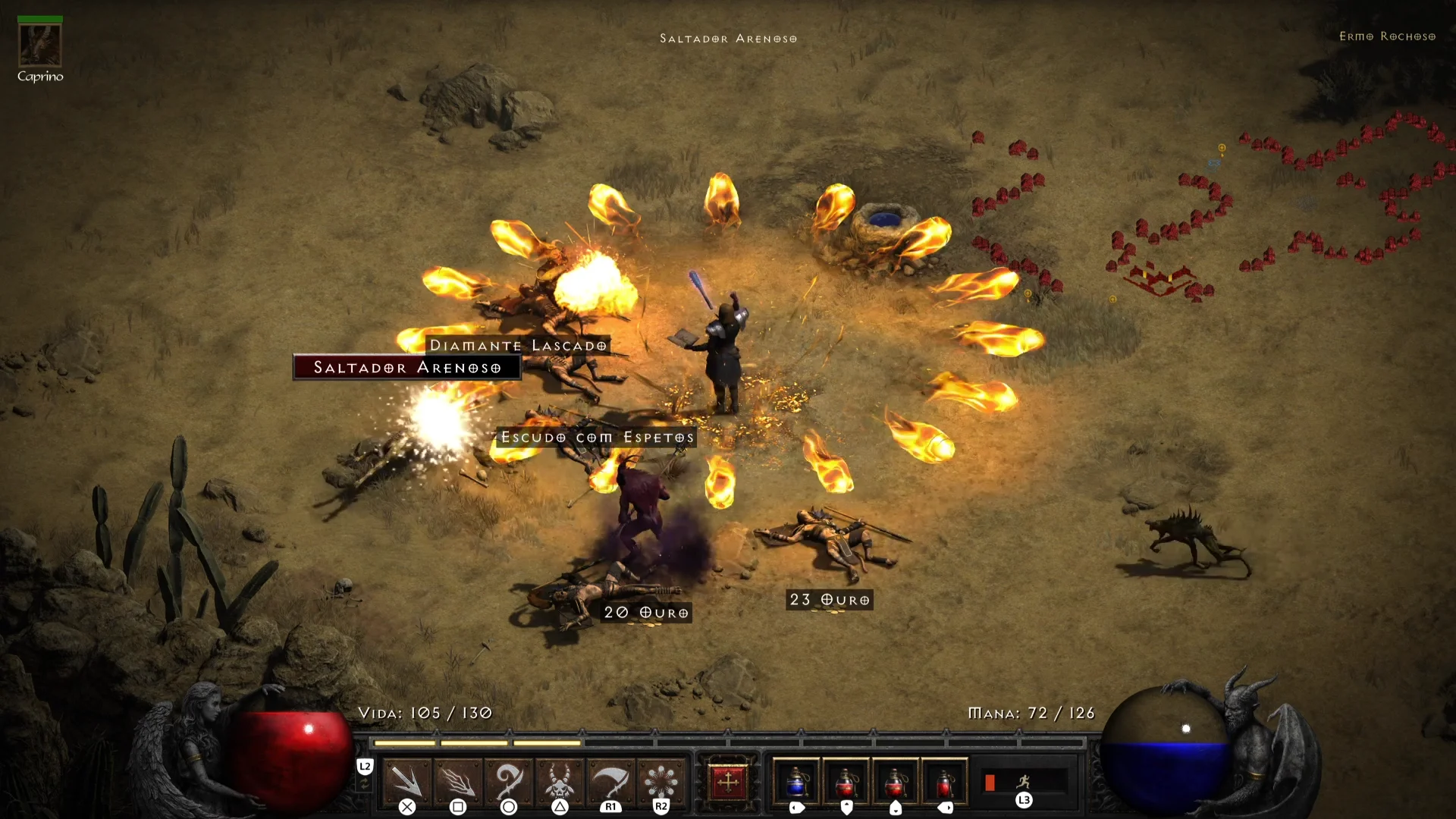1456x819 pixels.
Task: Activate the scythe blade skill
Action: [610, 781]
